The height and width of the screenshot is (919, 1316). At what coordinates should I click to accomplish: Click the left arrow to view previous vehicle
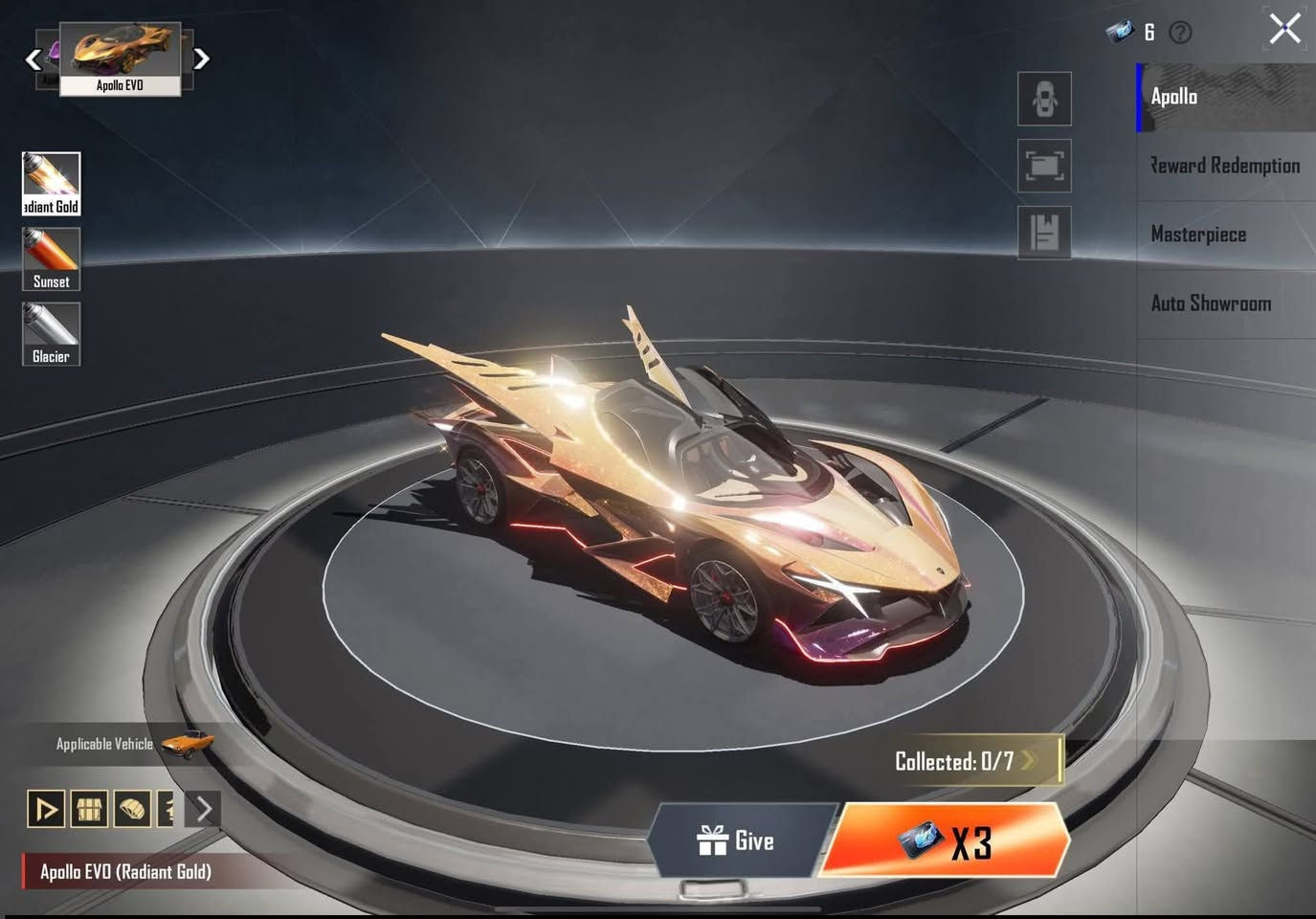click(x=33, y=59)
